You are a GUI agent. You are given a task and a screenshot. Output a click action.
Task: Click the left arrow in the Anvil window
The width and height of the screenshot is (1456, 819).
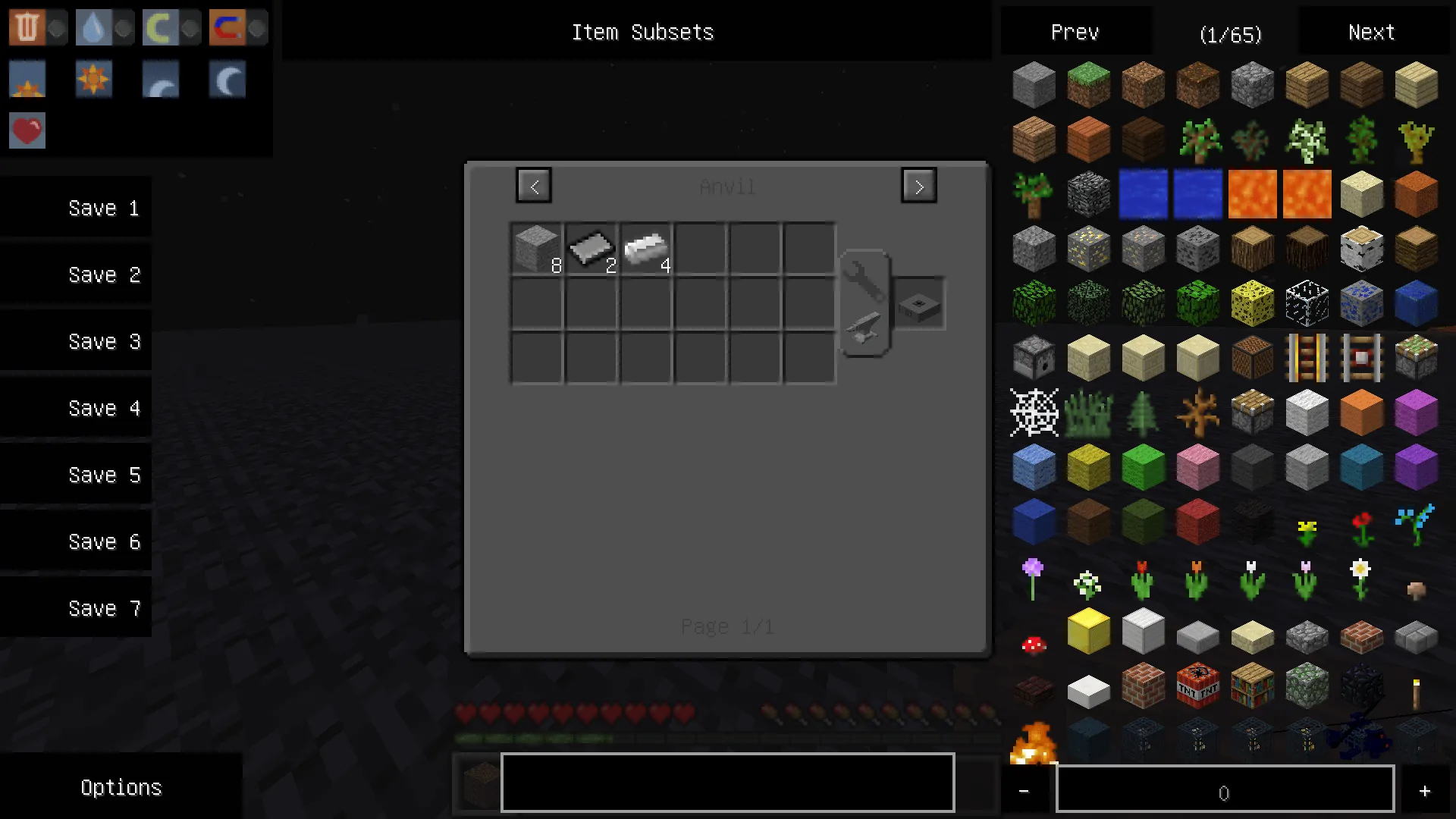534,185
